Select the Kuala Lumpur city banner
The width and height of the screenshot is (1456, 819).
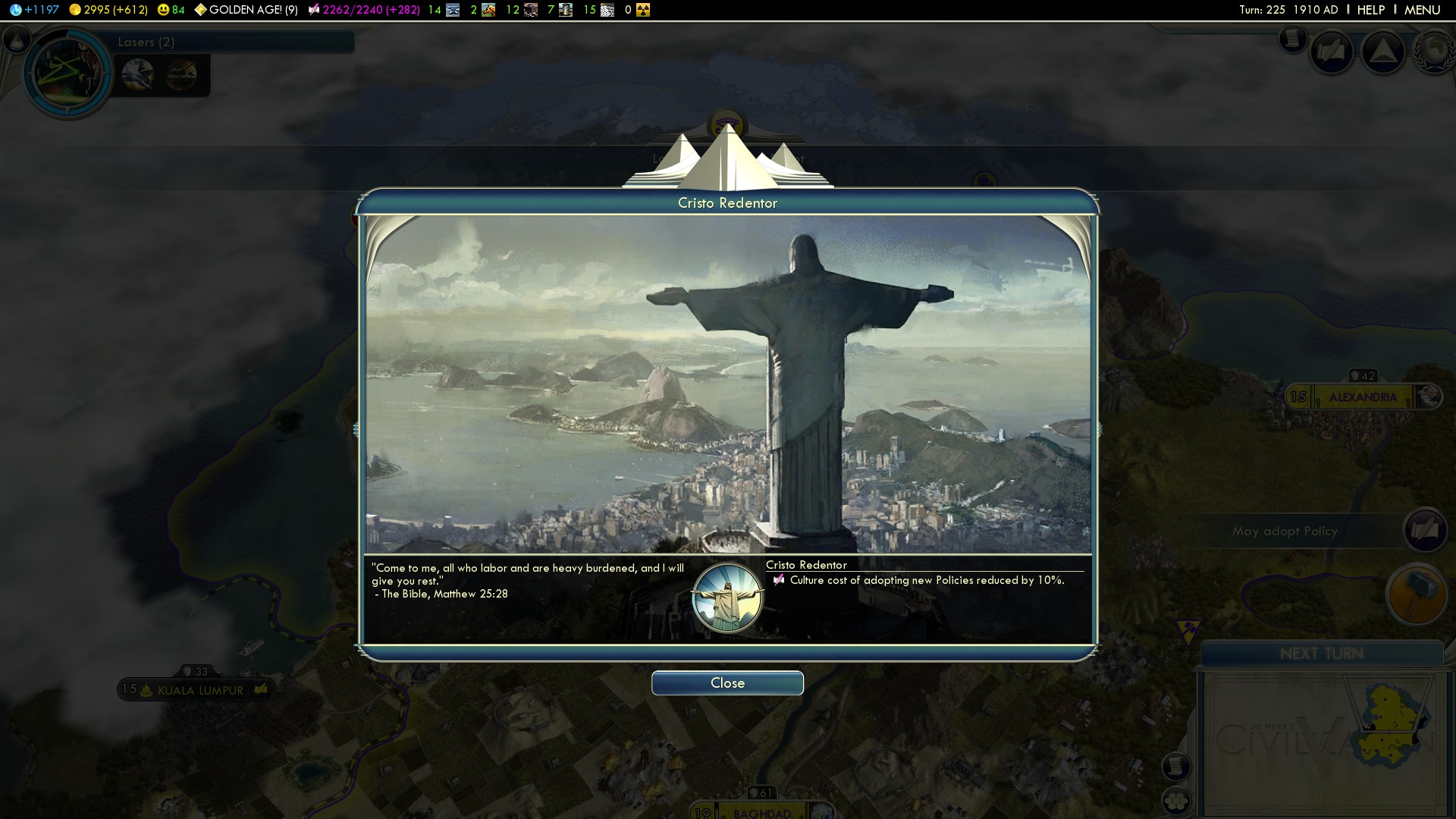click(200, 690)
